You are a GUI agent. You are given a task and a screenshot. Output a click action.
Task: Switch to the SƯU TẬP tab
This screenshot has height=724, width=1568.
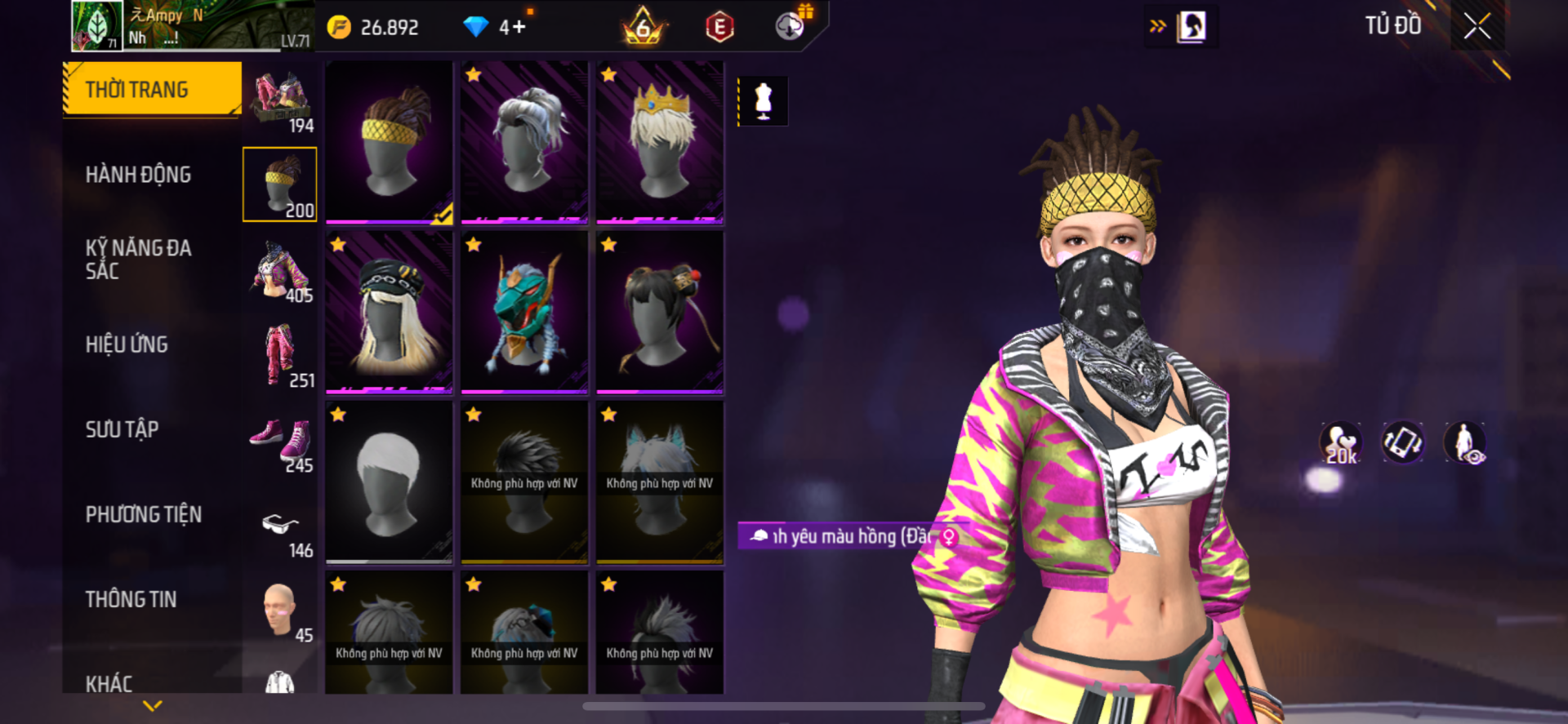pyautogui.click(x=122, y=429)
